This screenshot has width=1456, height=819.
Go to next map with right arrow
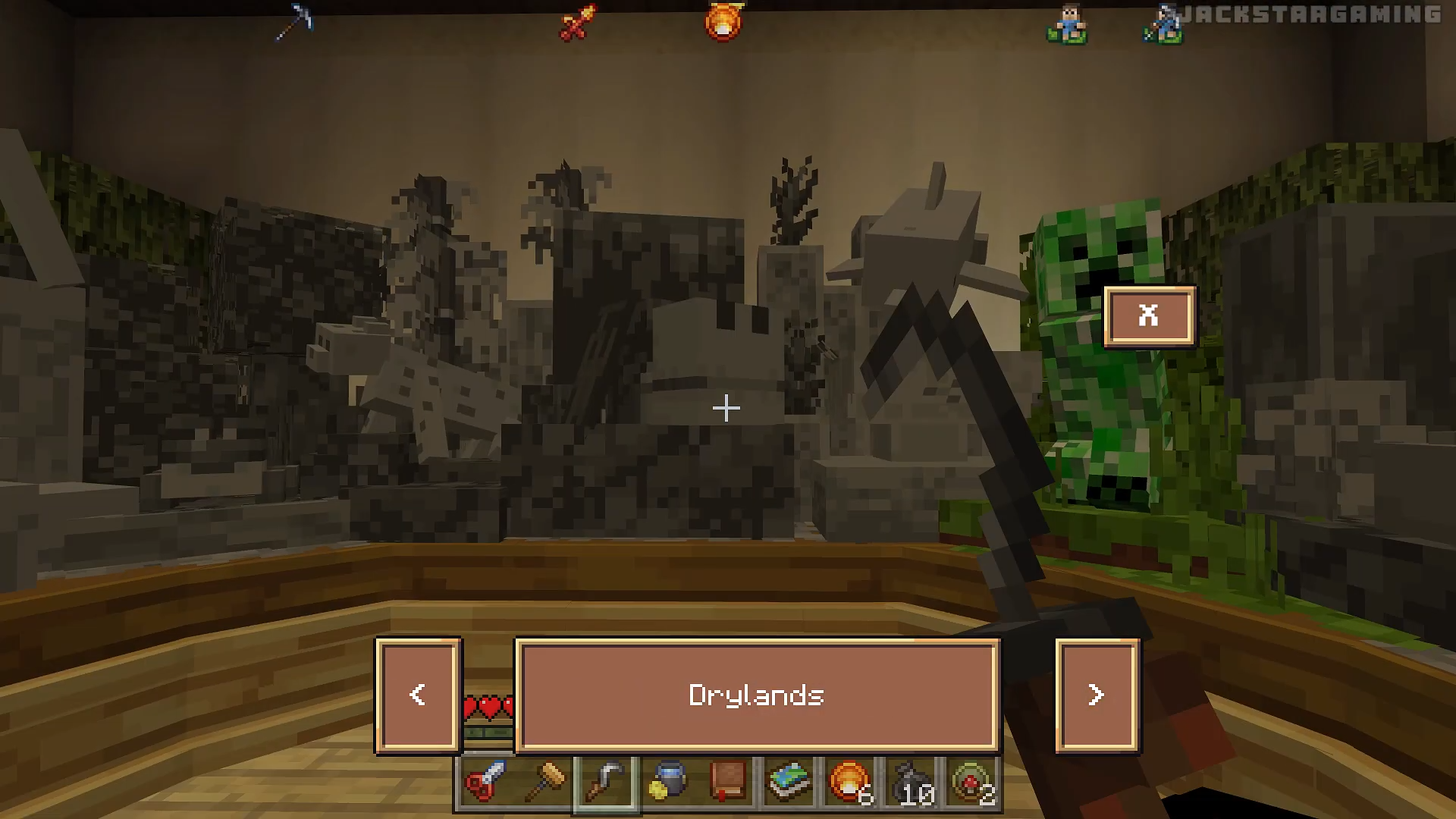[x=1096, y=695]
